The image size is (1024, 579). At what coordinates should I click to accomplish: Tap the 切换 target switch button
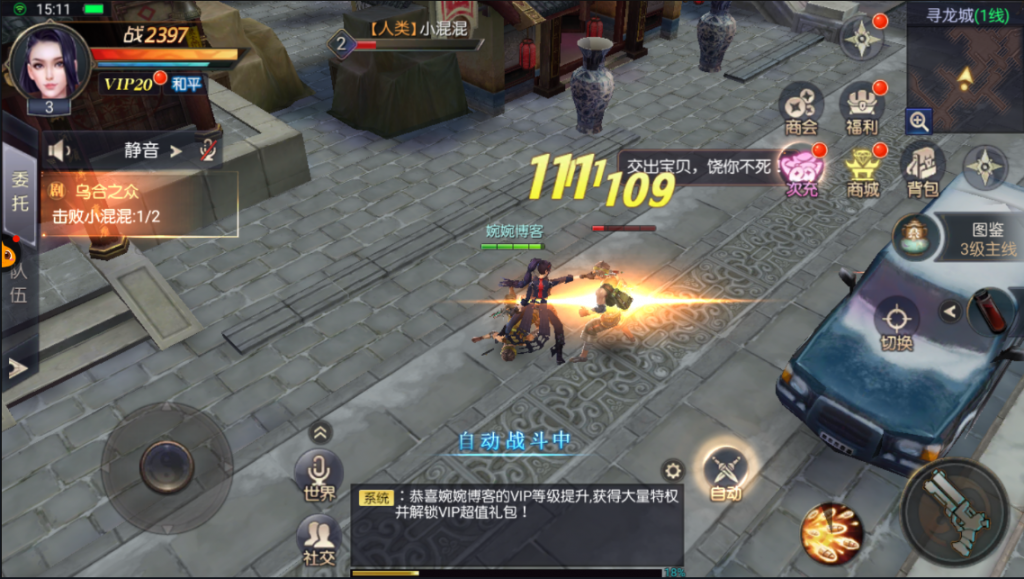pos(896,323)
